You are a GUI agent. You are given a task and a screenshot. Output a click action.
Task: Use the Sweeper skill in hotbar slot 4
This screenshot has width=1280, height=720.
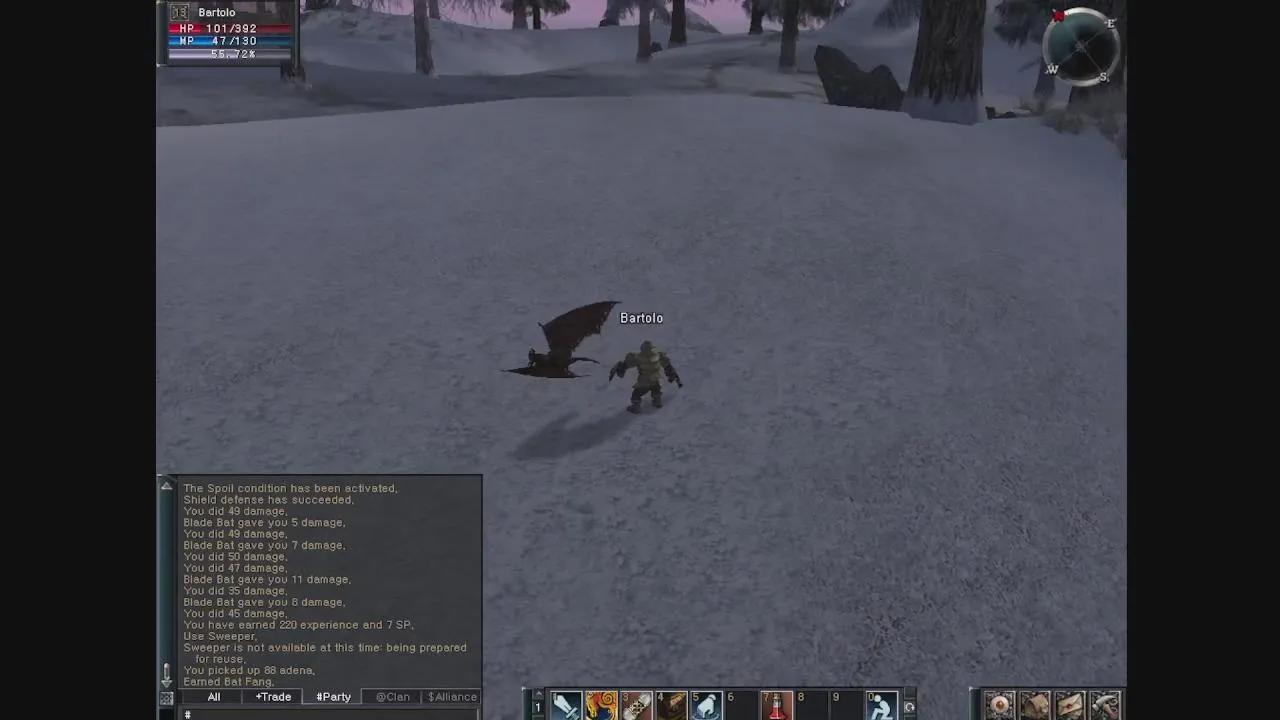coord(670,705)
